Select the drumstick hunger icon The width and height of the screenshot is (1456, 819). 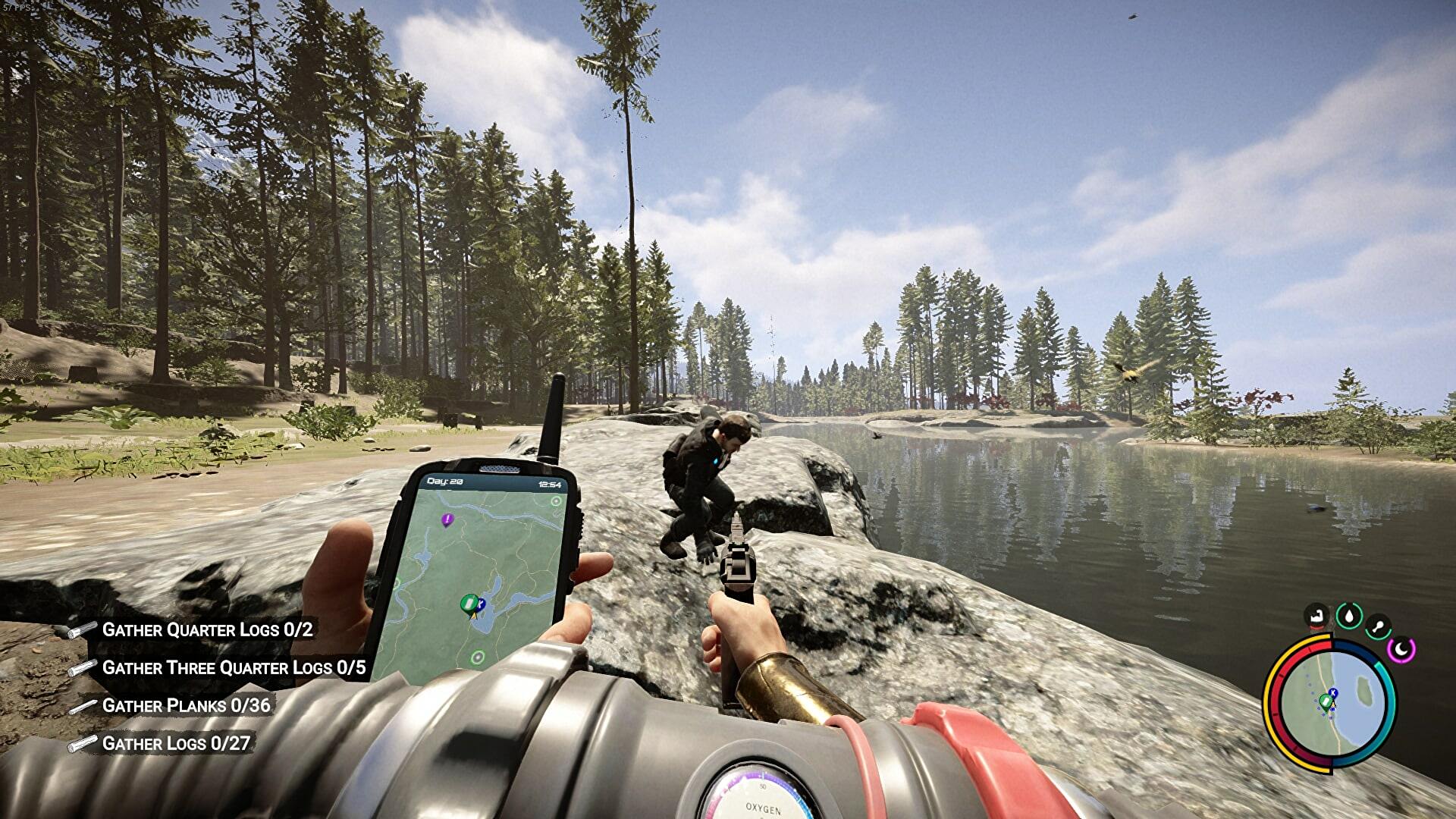1378,626
